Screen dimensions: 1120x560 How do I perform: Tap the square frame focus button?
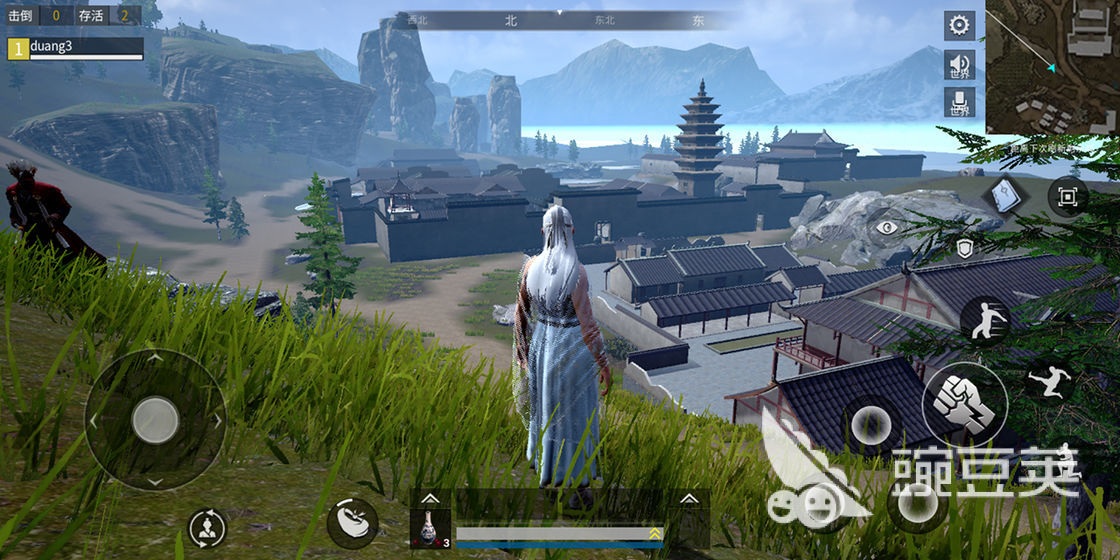point(1067,197)
